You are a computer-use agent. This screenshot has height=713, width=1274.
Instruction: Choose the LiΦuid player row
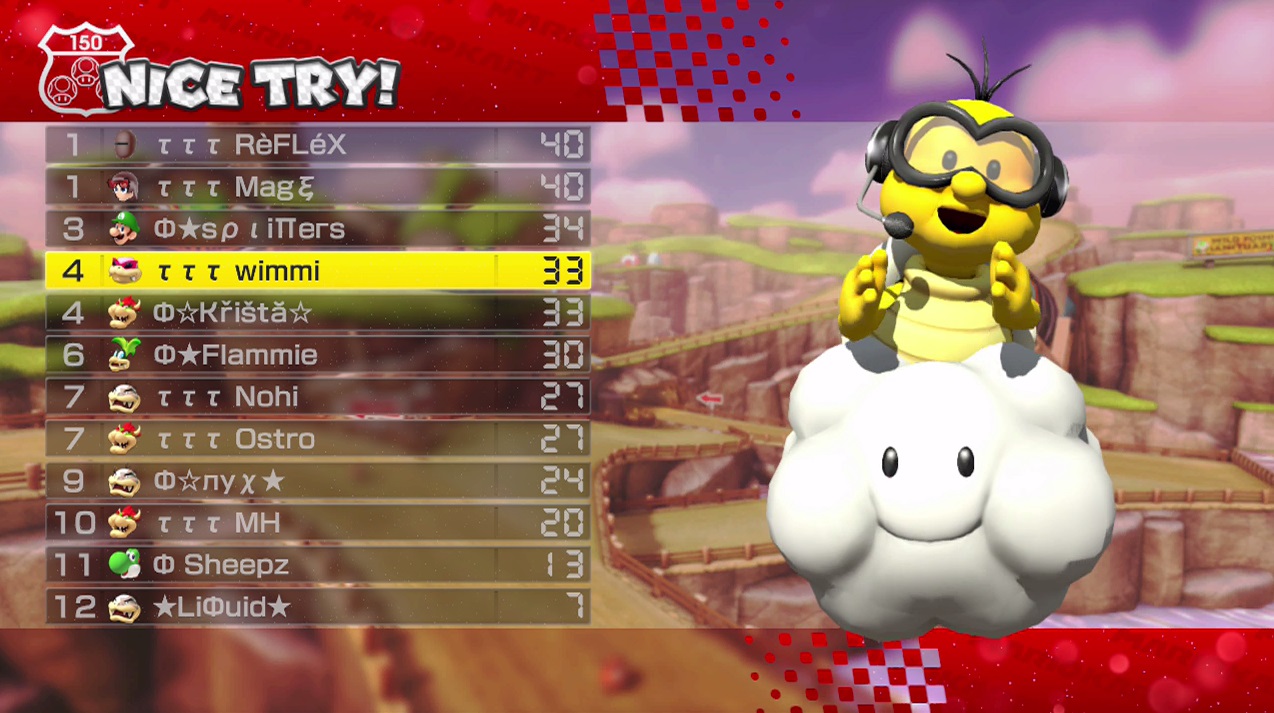pos(318,607)
